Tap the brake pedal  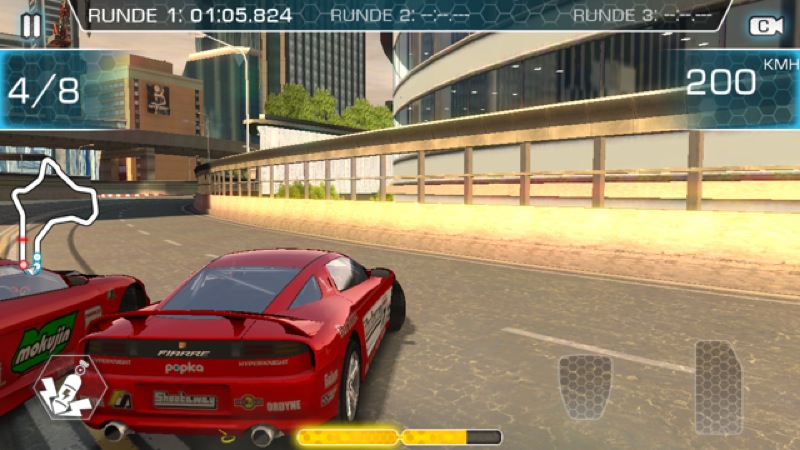tap(585, 386)
